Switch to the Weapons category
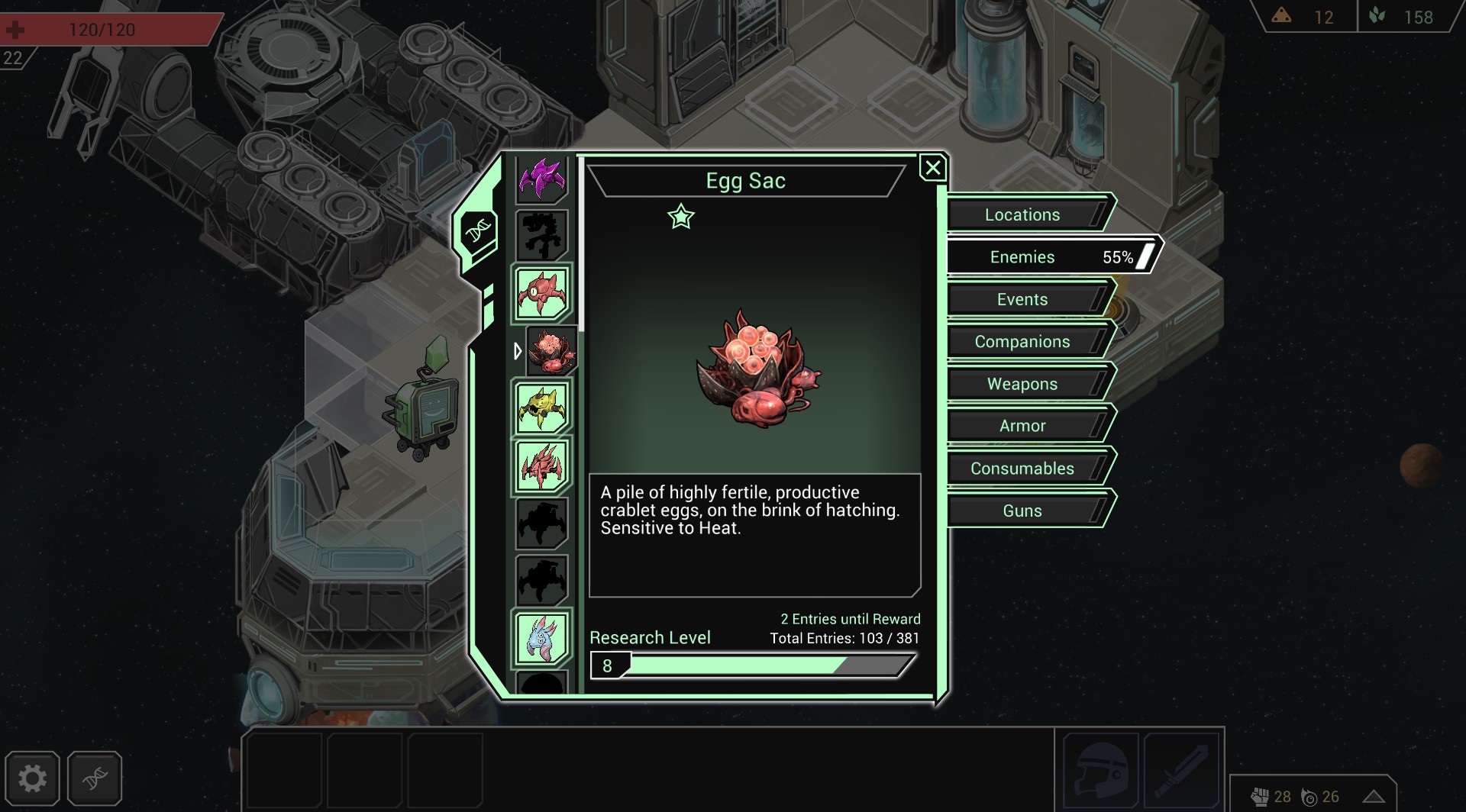The height and width of the screenshot is (812, 1466). pyautogui.click(x=1022, y=384)
